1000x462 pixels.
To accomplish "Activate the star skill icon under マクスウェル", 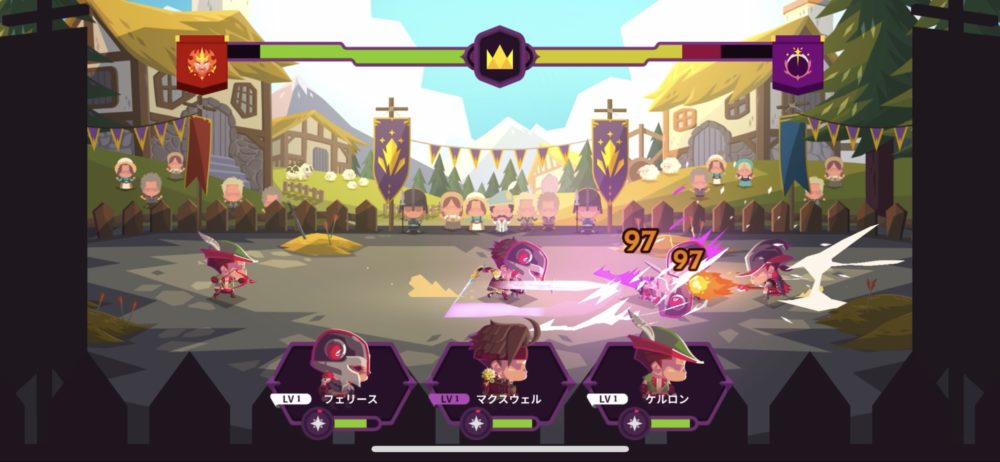I will pyautogui.click(x=476, y=424).
